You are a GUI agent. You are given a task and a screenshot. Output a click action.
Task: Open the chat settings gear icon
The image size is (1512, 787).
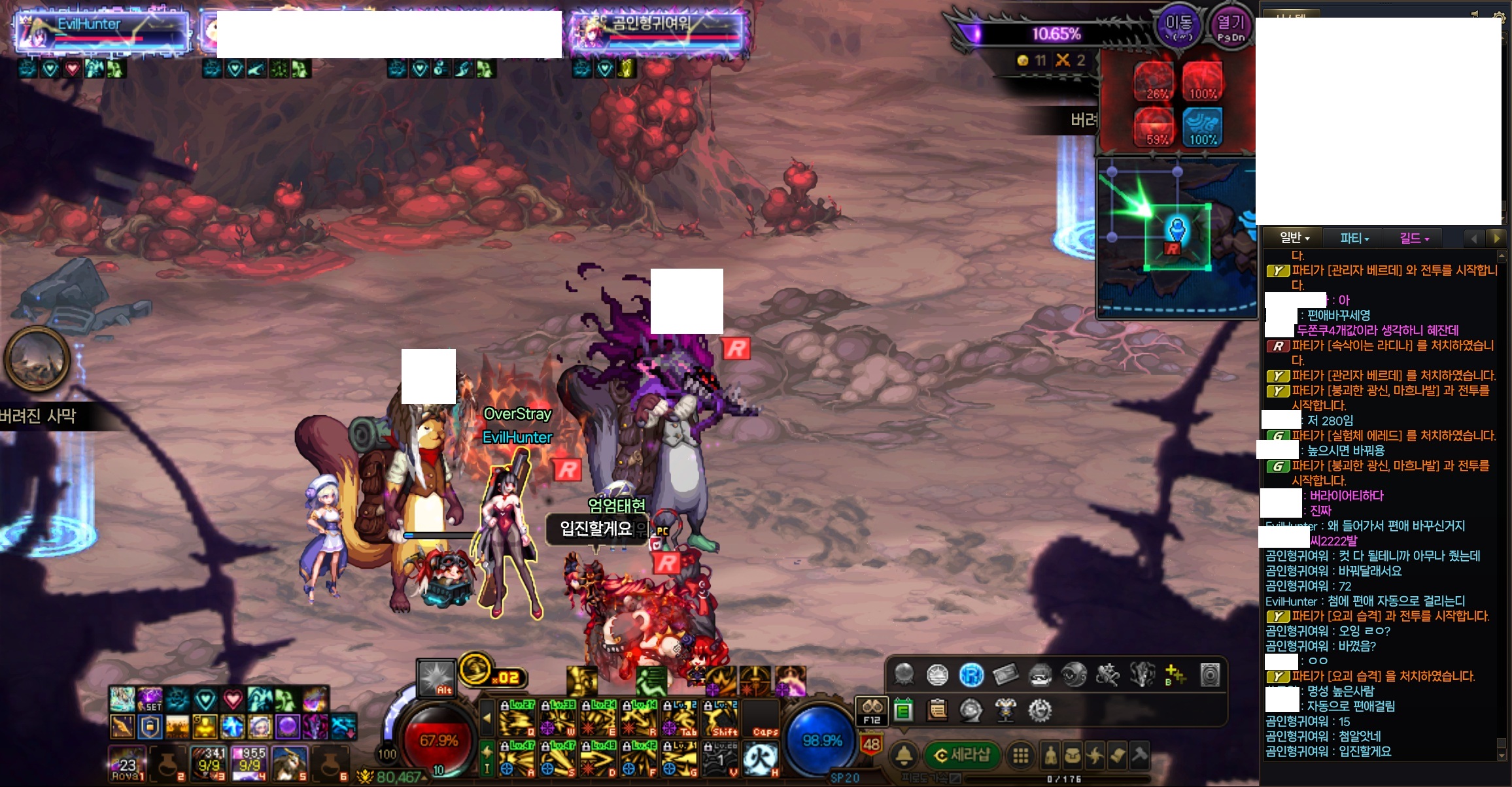pyautogui.click(x=1498, y=14)
